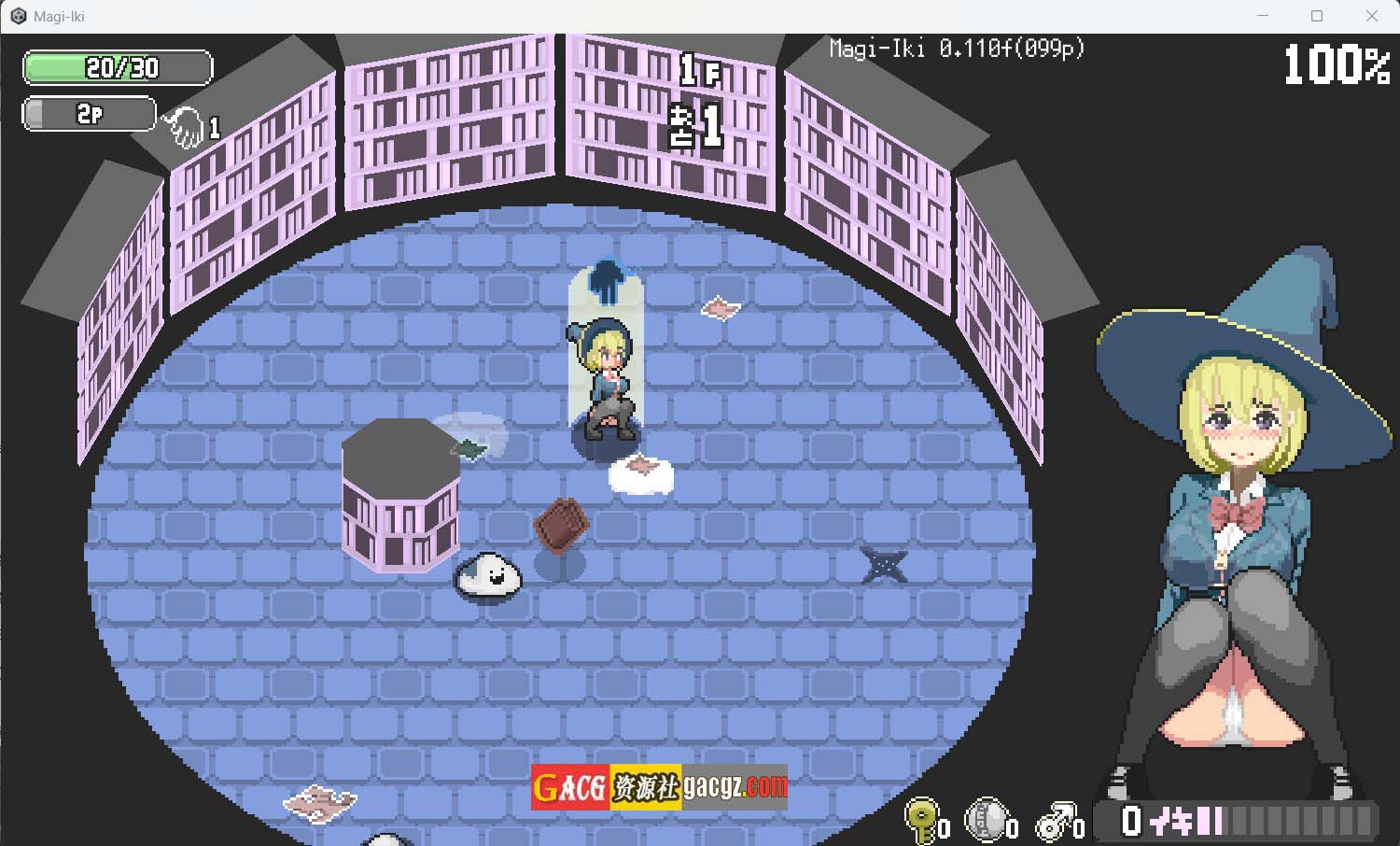Select the gender symbol counter icon
1400x846 pixels.
point(1057,822)
